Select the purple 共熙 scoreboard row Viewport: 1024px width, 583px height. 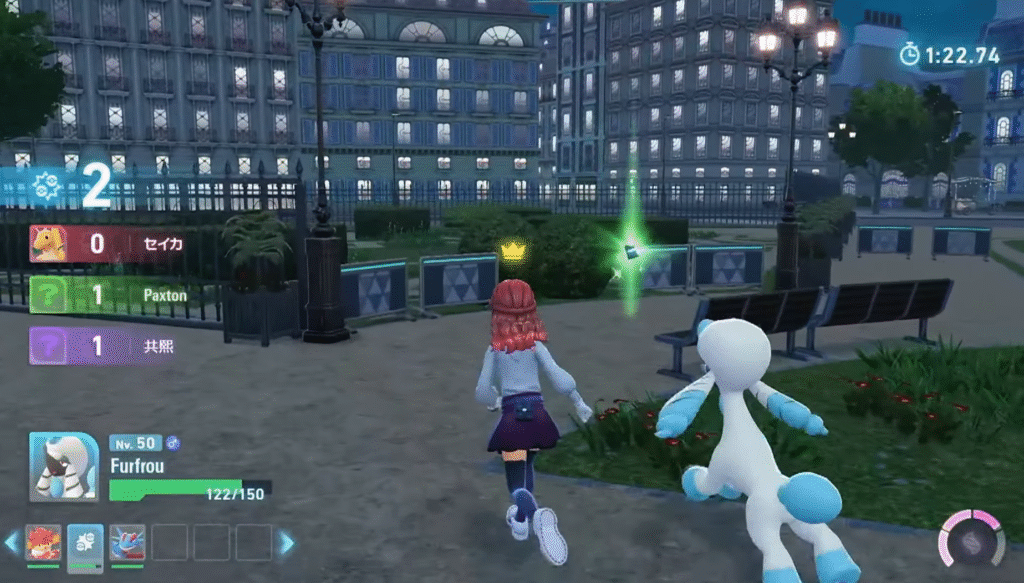point(112,346)
